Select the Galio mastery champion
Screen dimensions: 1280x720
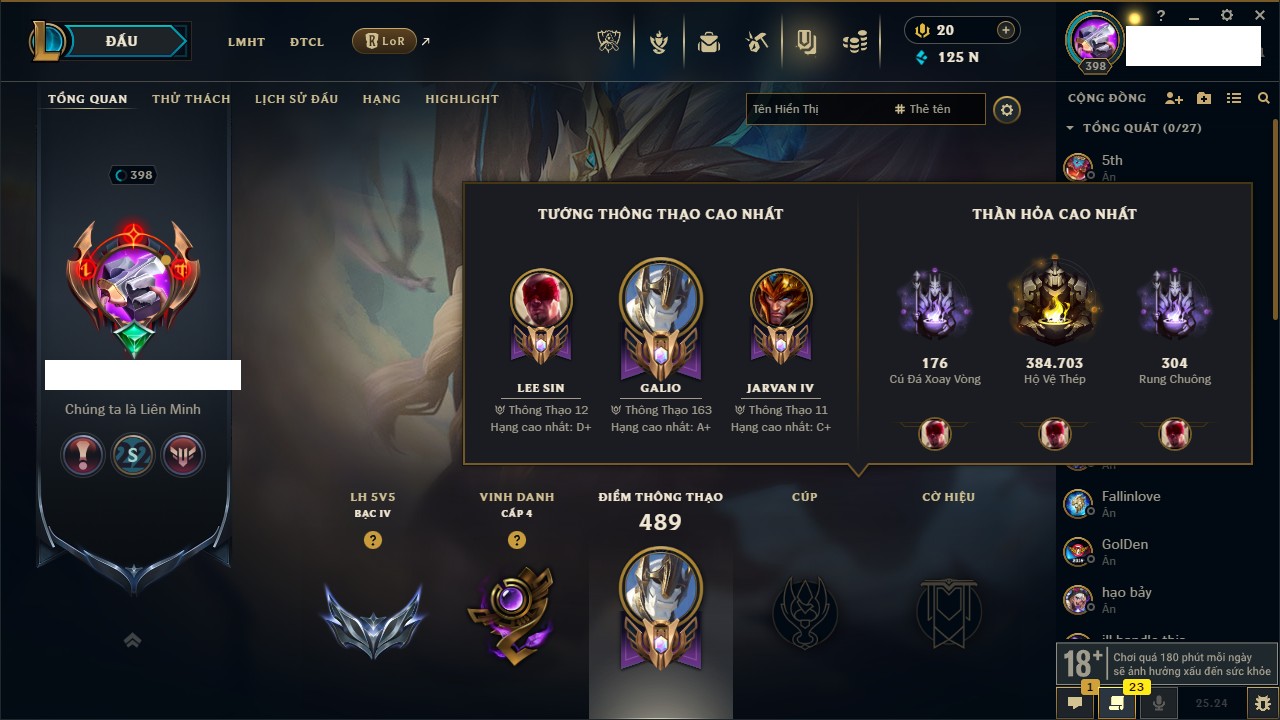point(660,310)
